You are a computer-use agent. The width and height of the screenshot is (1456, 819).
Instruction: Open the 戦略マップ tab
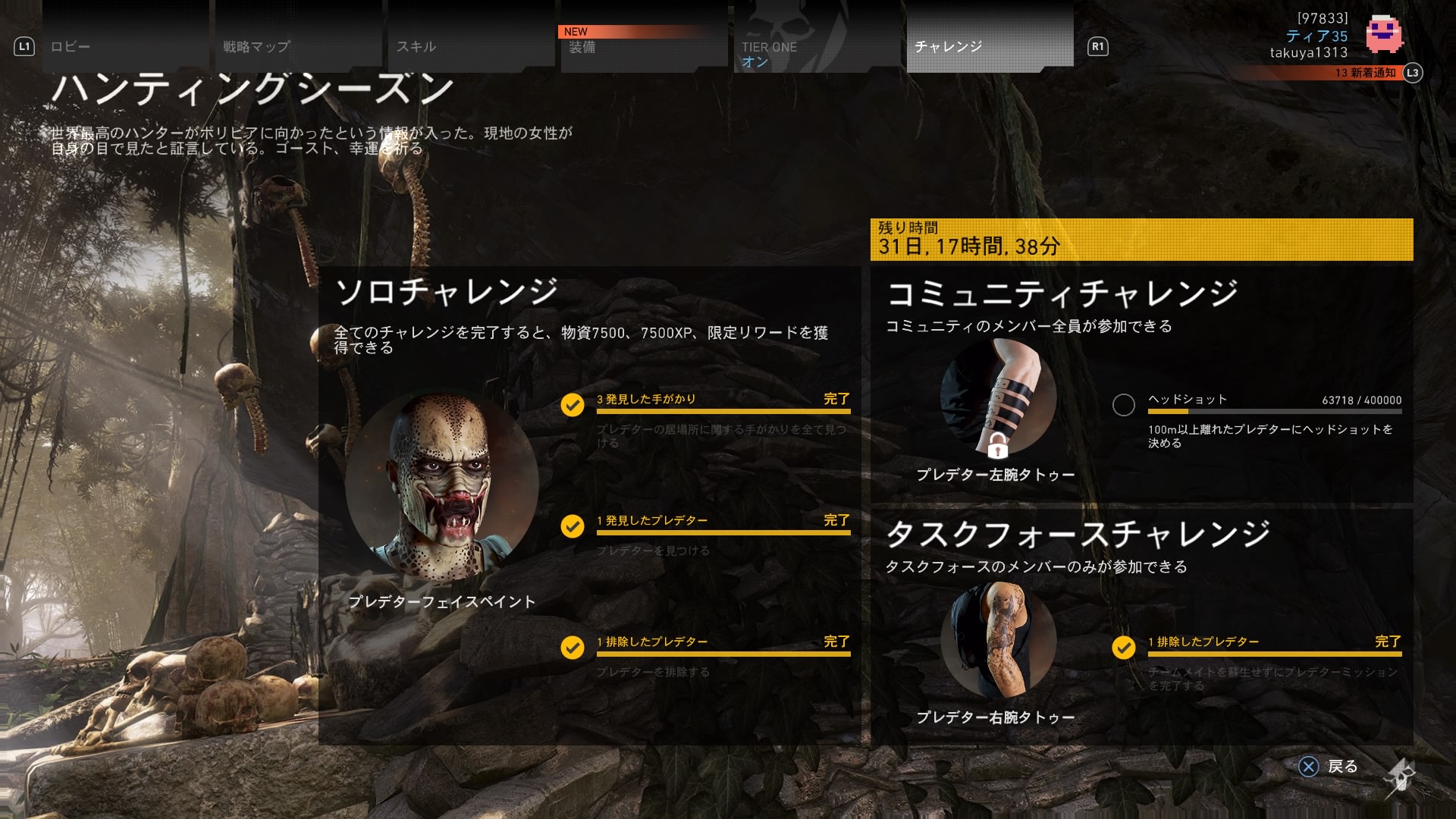pos(254,47)
